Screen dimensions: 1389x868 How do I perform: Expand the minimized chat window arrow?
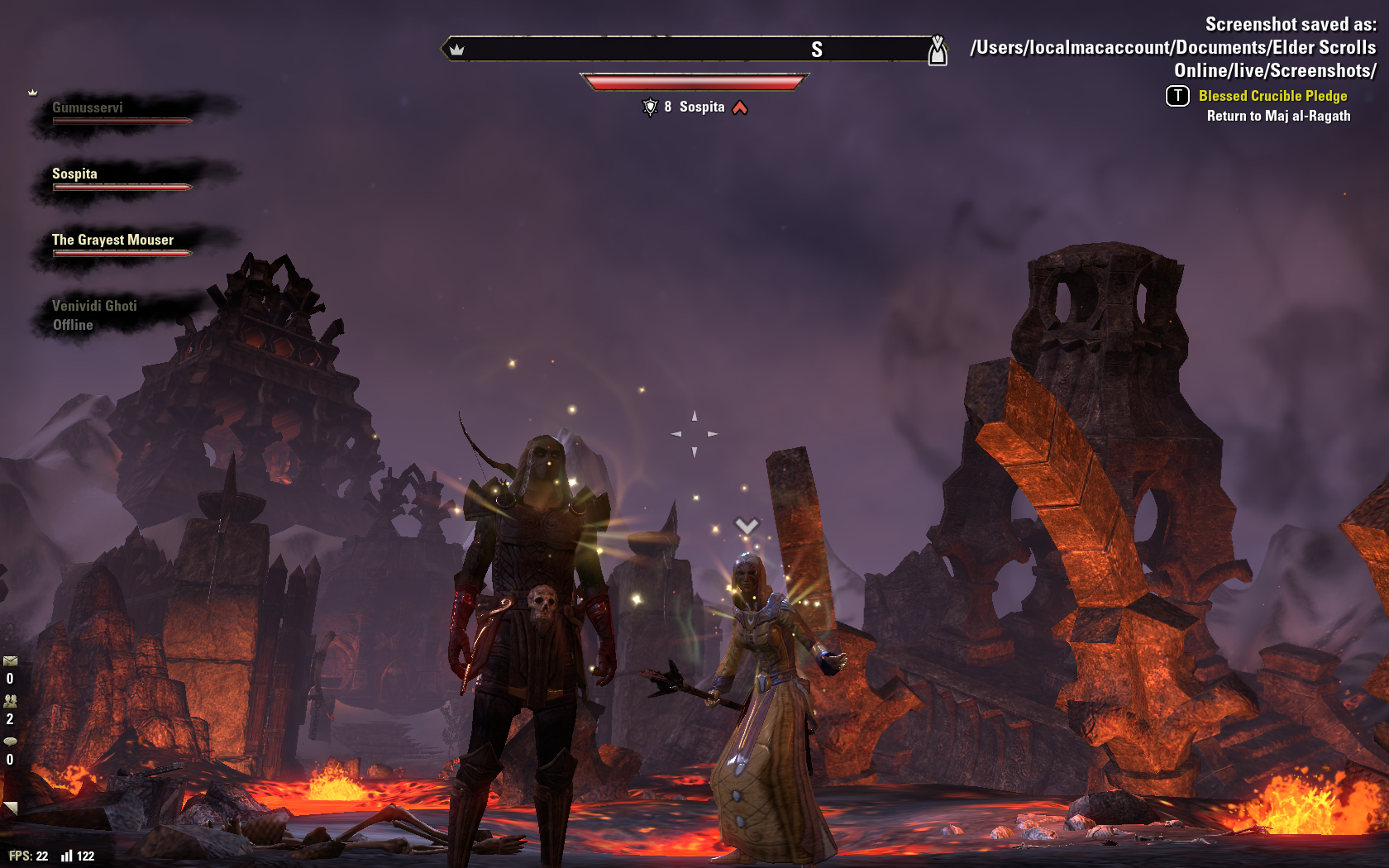[11, 807]
